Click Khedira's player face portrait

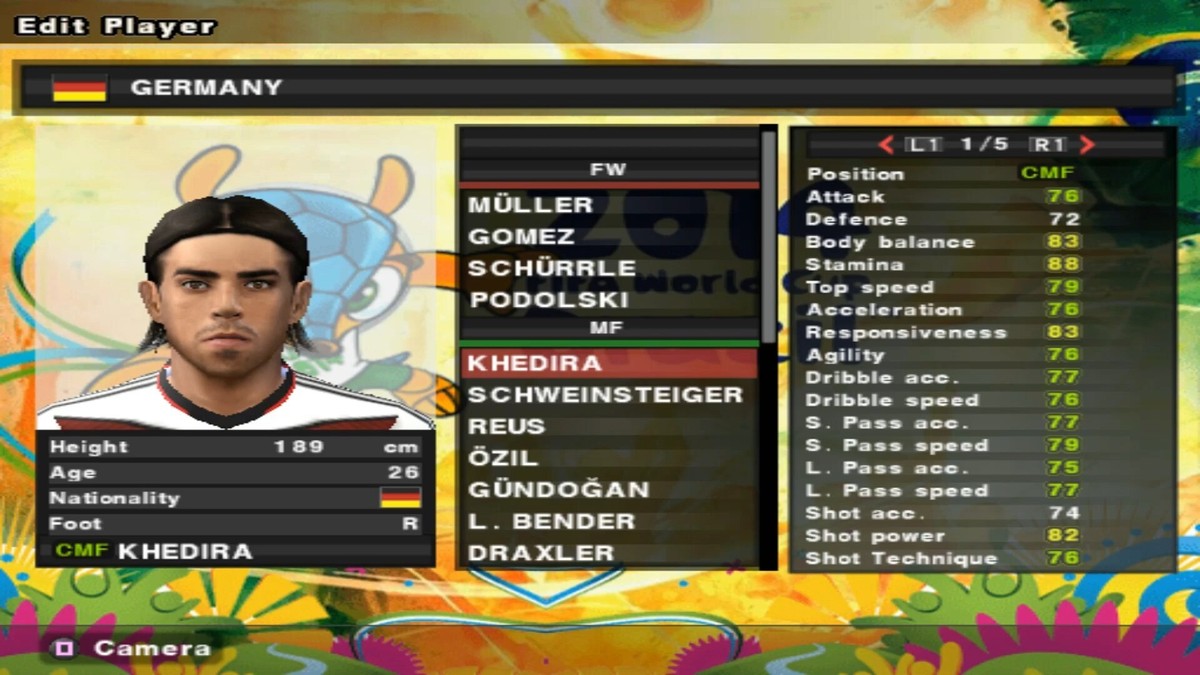point(228,300)
